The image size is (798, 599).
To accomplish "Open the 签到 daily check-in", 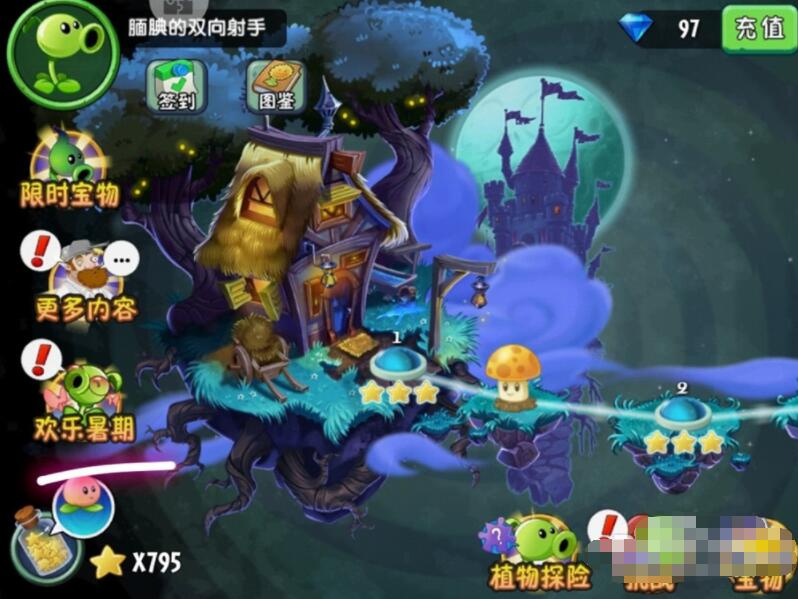I will point(175,85).
